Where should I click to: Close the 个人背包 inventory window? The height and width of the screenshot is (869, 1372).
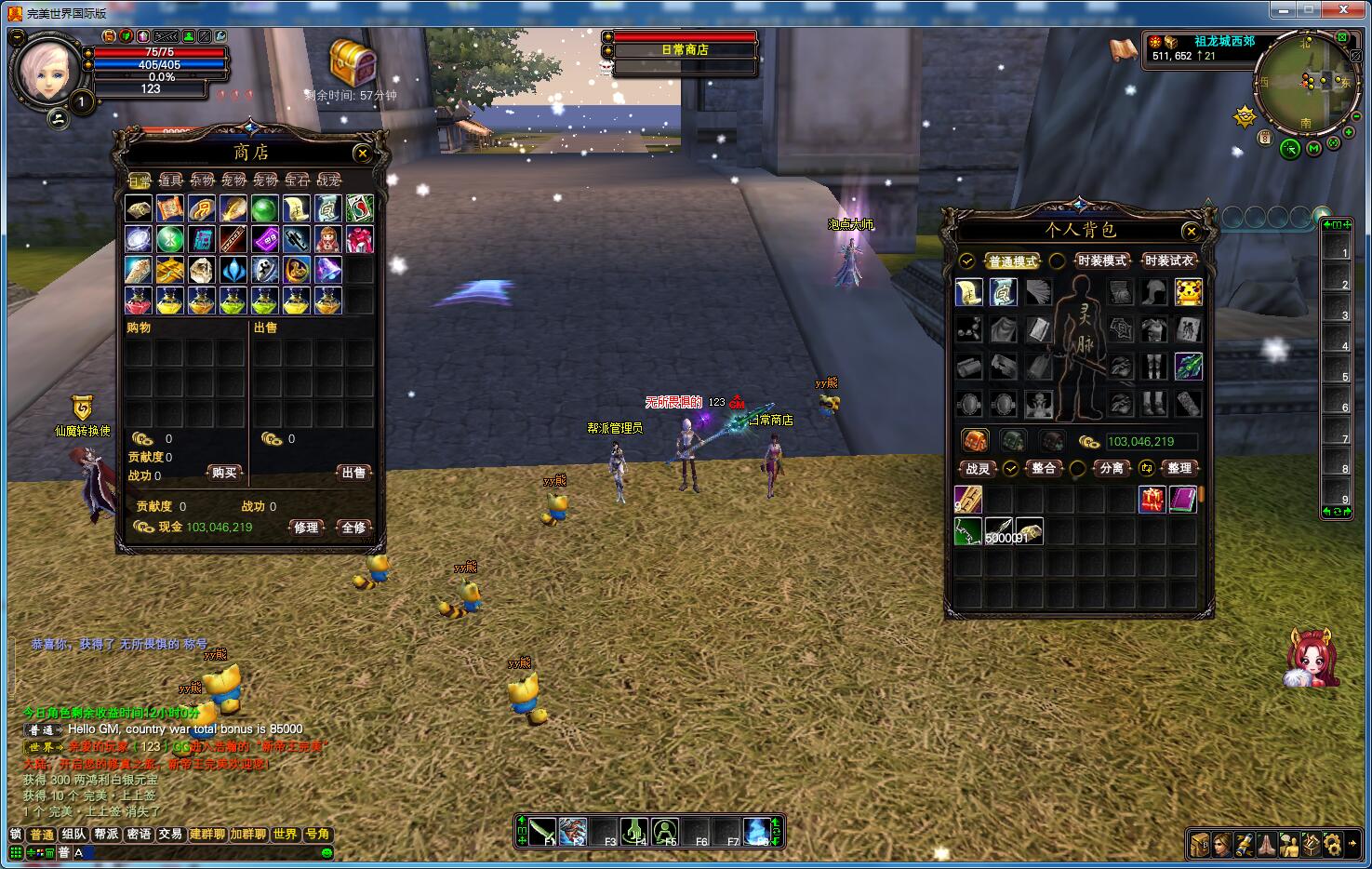coord(1191,231)
